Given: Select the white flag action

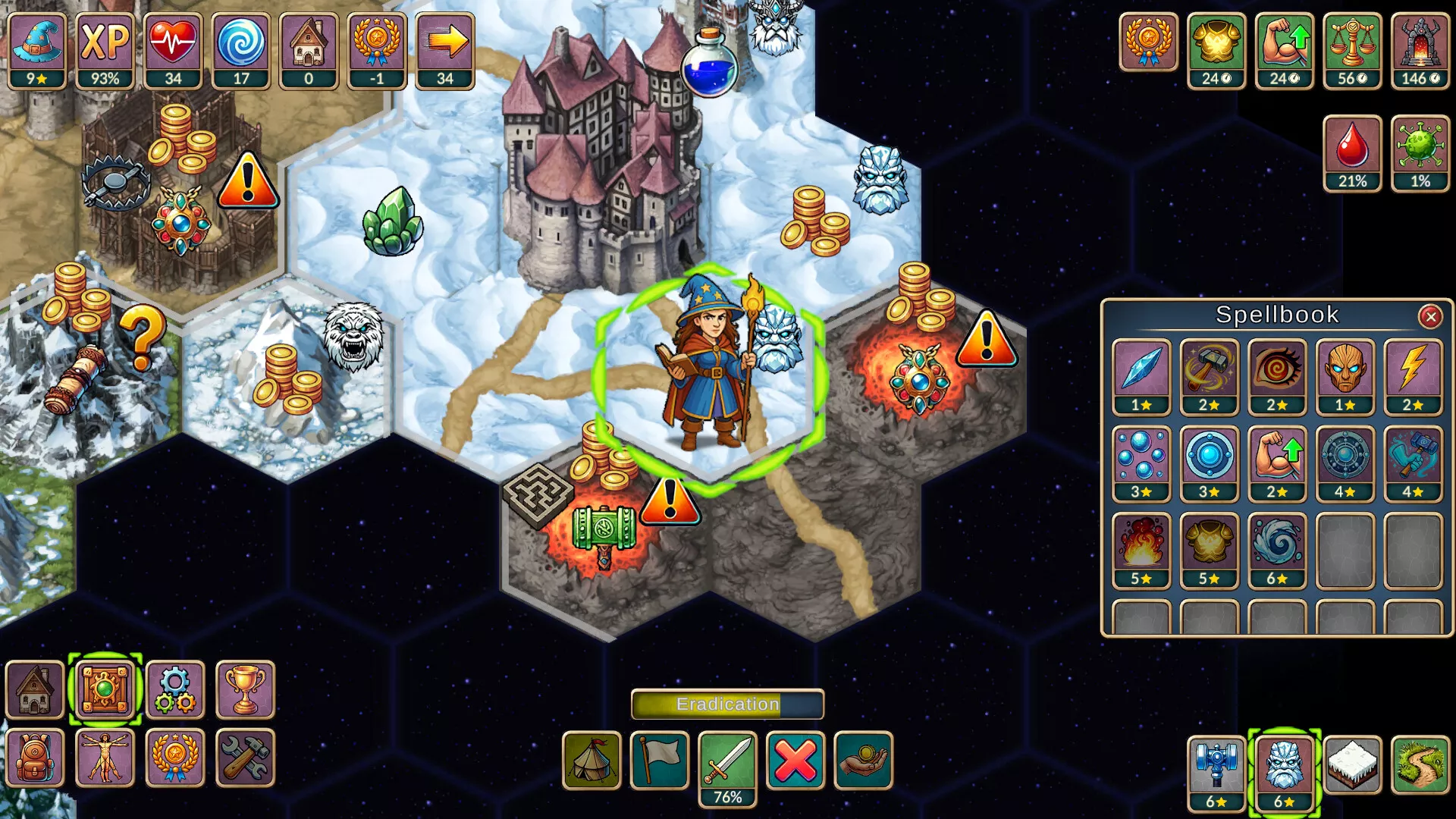Looking at the screenshot, I should pyautogui.click(x=659, y=760).
